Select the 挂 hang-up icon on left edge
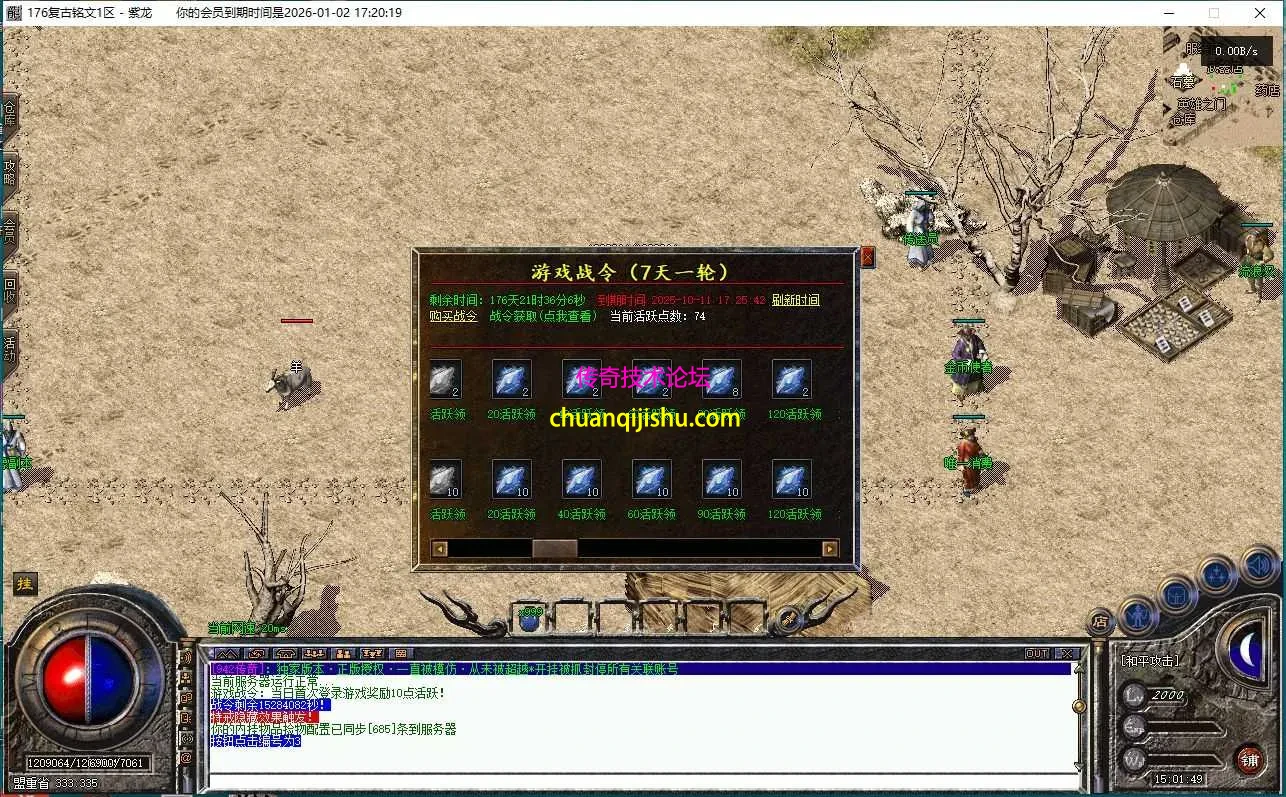The width and height of the screenshot is (1286, 797). click(24, 583)
